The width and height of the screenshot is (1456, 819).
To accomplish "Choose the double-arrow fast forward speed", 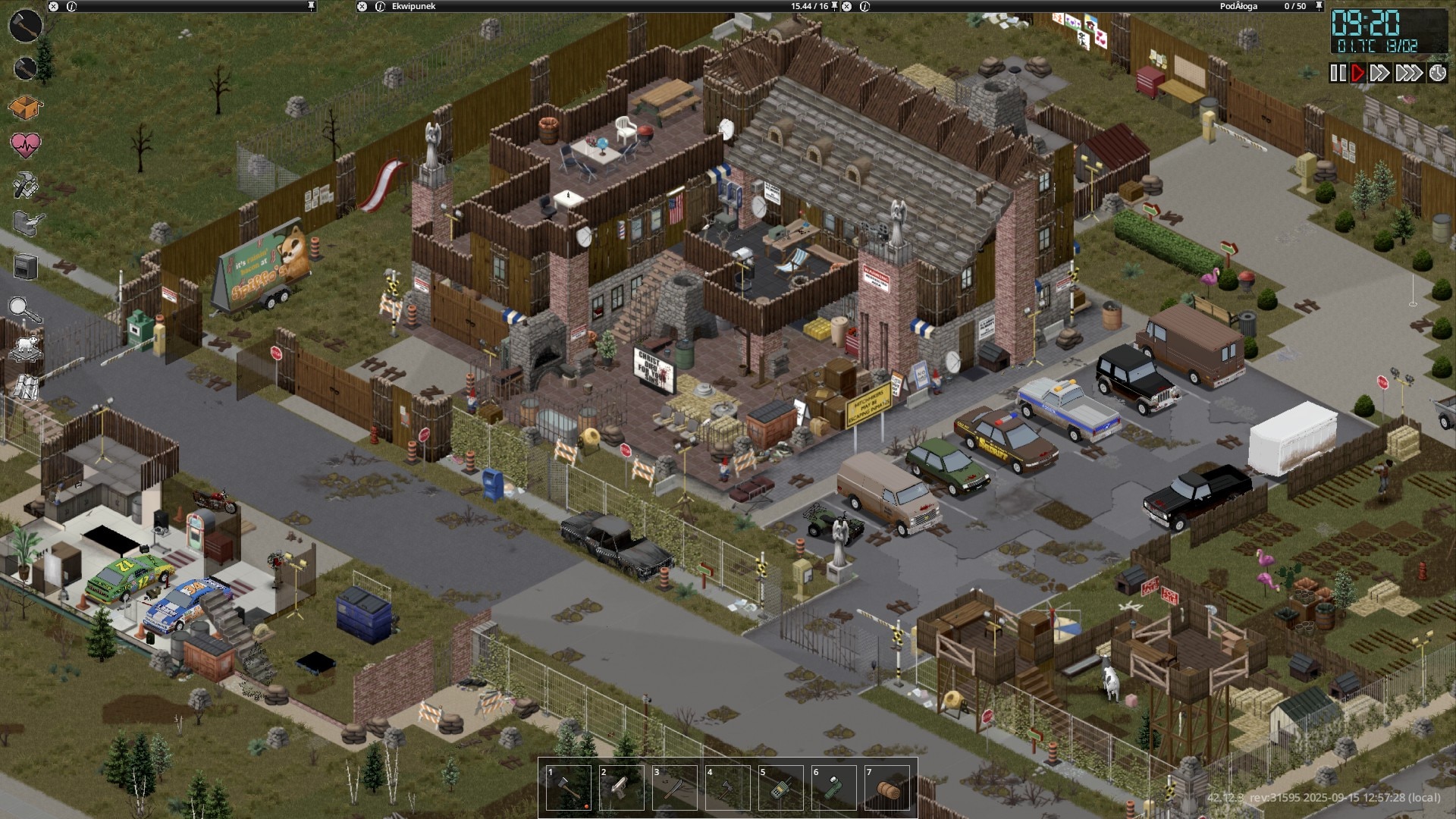I will (x=1380, y=73).
